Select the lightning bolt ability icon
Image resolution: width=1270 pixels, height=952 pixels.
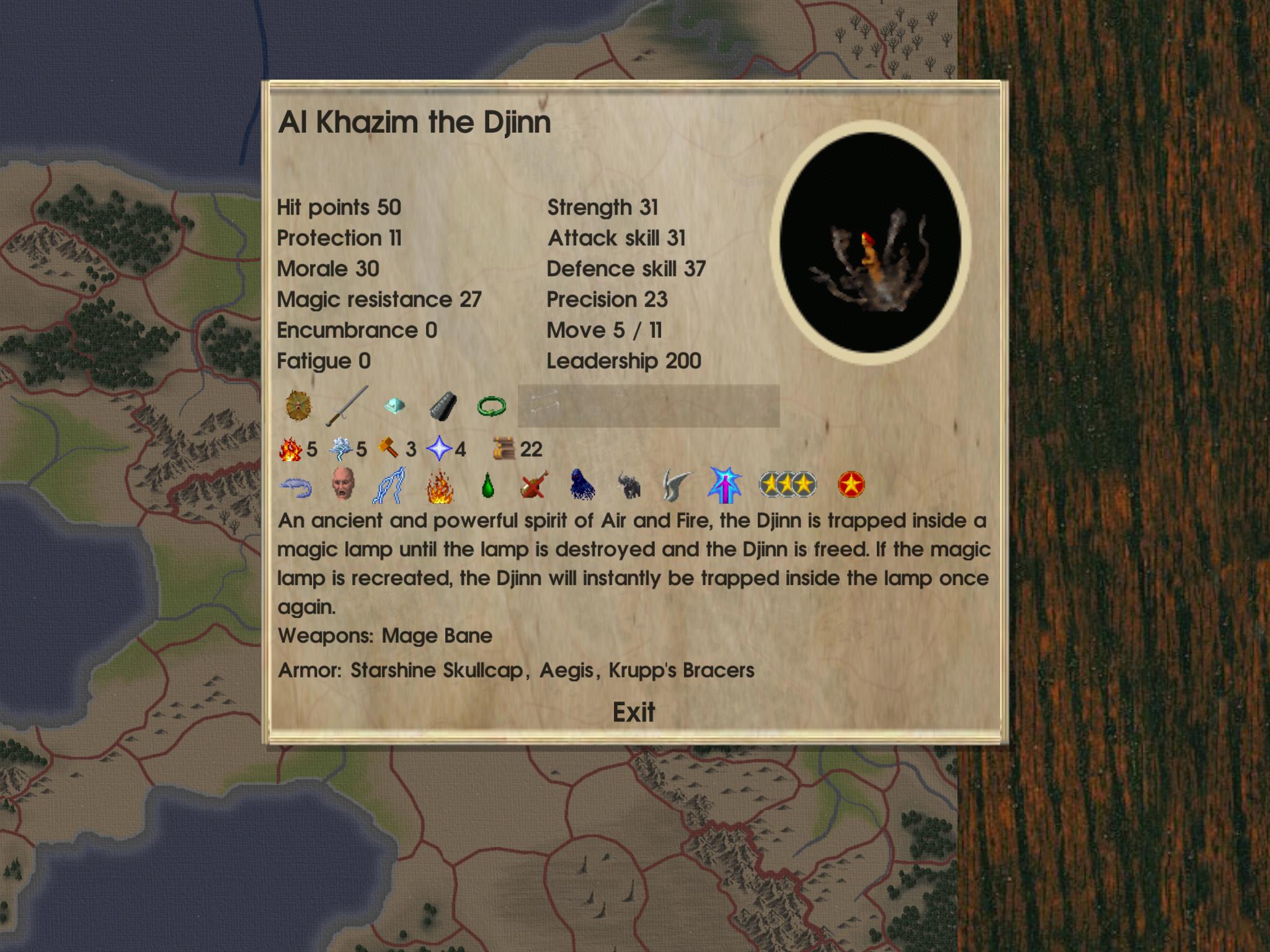[x=389, y=485]
